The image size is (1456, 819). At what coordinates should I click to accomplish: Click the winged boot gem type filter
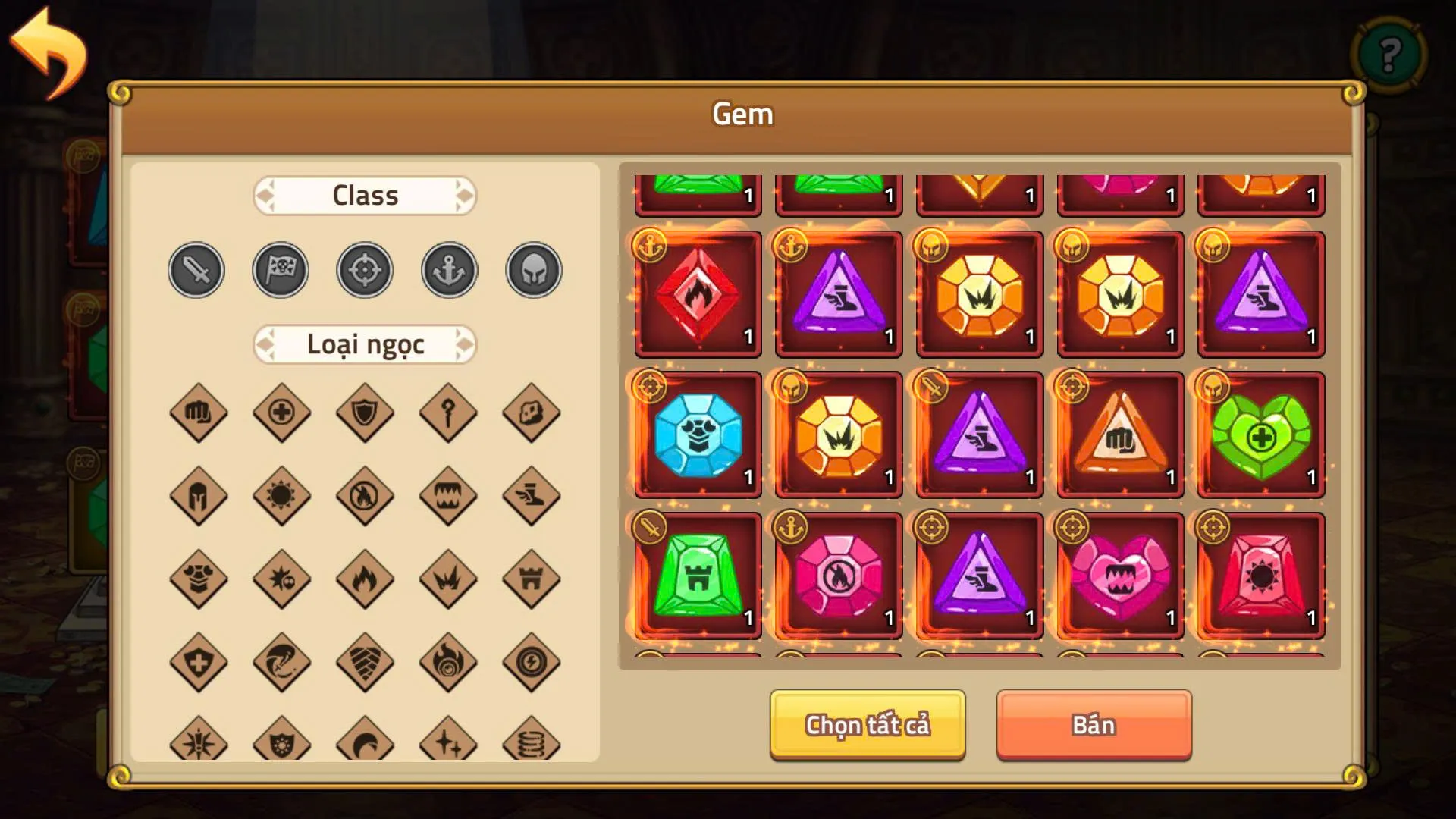coord(532,497)
